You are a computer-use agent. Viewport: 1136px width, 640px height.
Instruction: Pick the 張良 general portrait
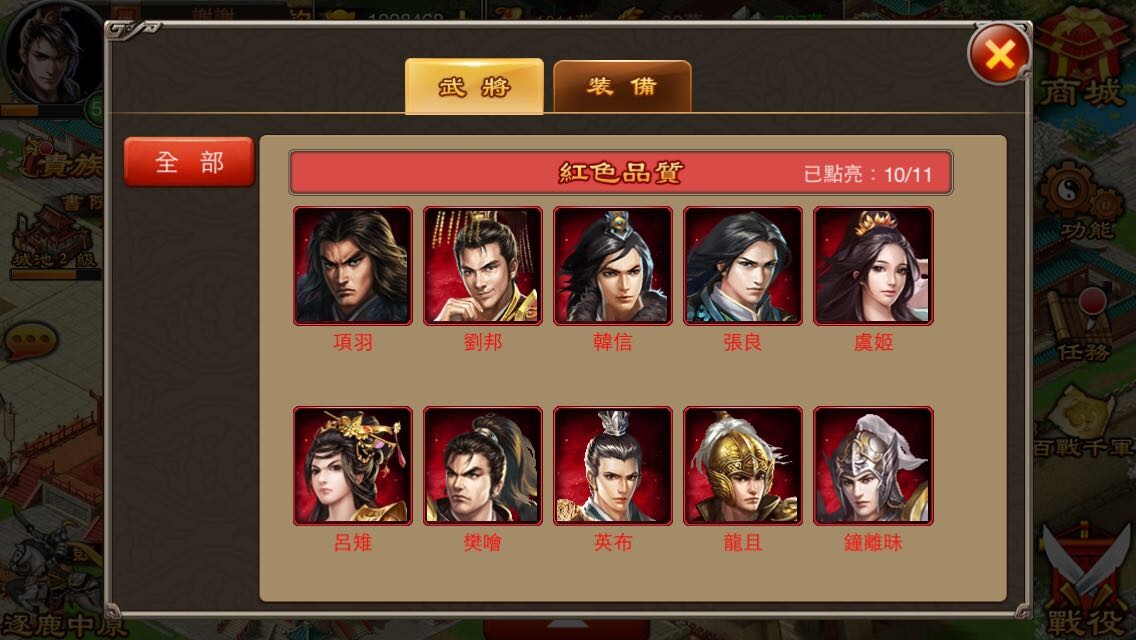pyautogui.click(x=742, y=266)
